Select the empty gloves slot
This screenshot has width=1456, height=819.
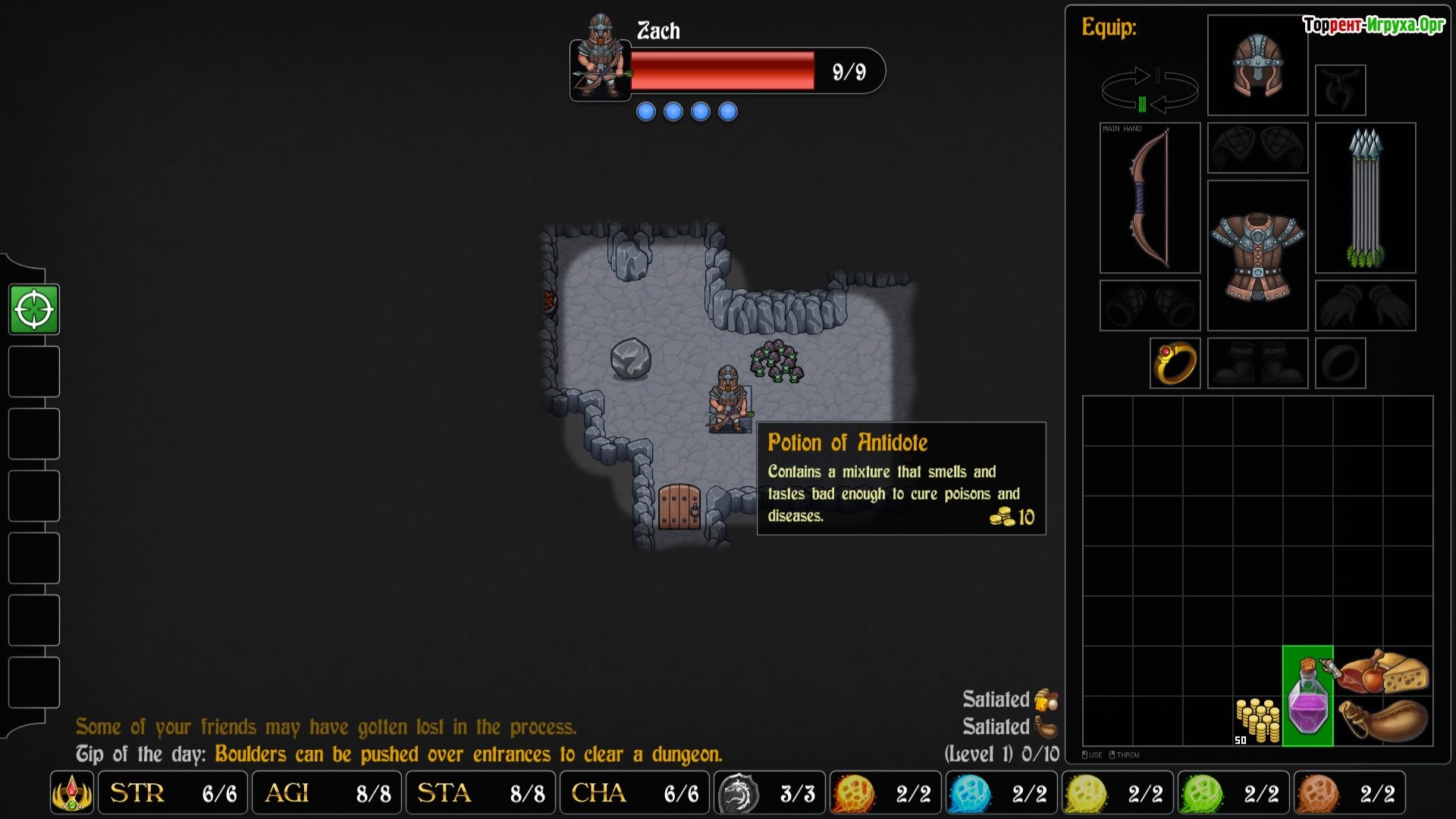pyautogui.click(x=1365, y=306)
